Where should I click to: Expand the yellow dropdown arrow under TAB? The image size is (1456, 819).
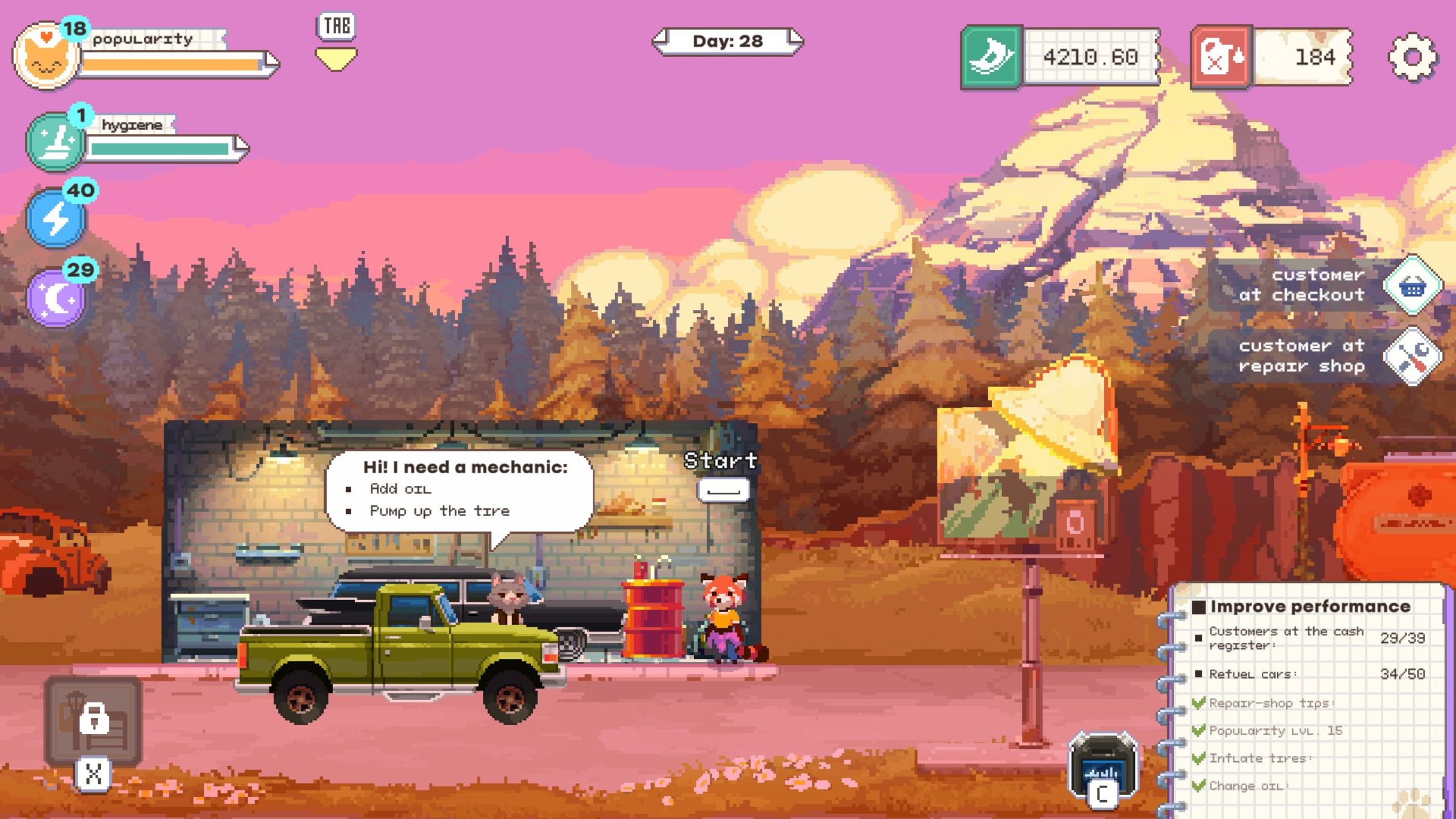(336, 59)
